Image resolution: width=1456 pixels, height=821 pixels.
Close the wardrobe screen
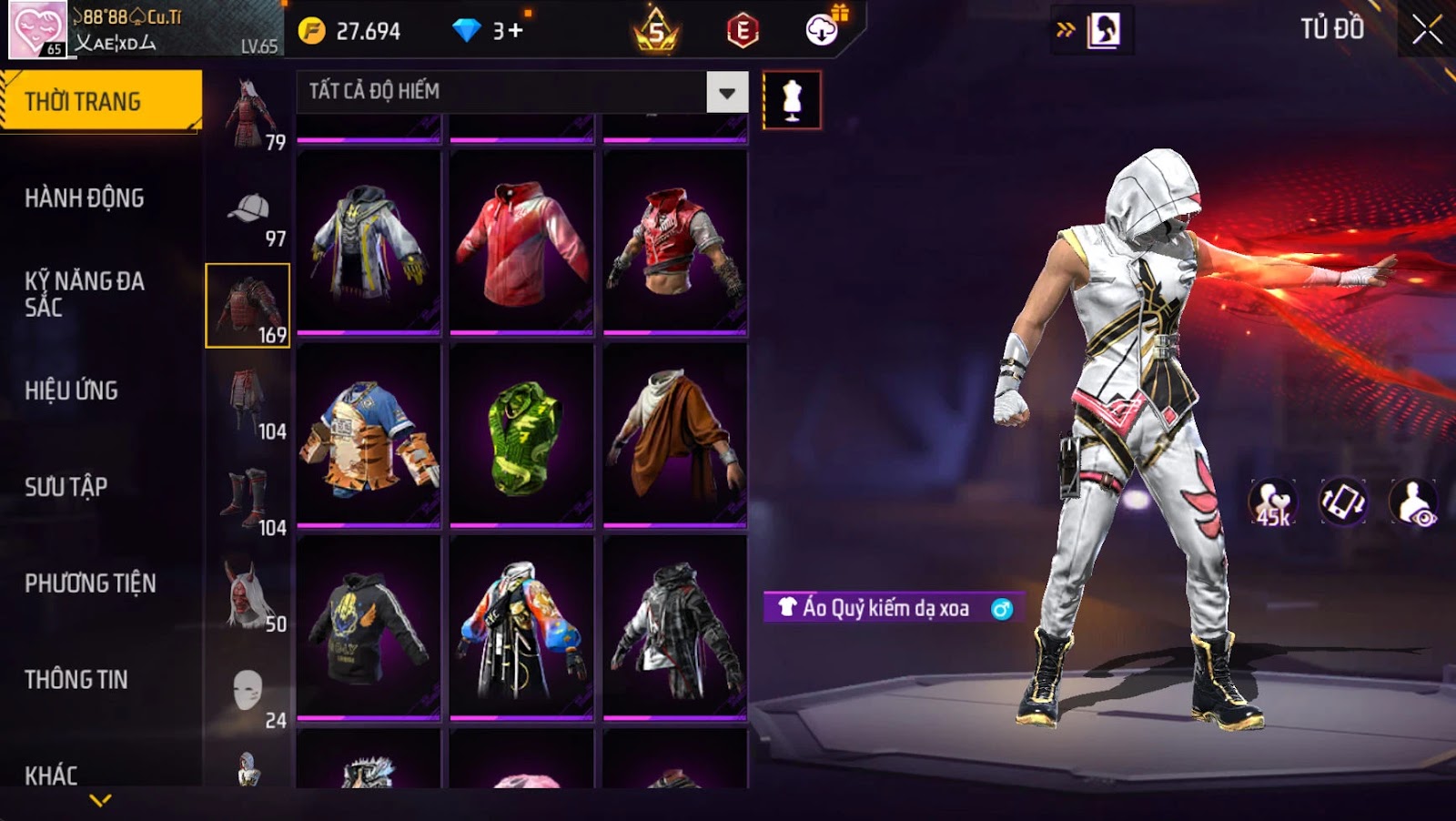tap(1426, 30)
